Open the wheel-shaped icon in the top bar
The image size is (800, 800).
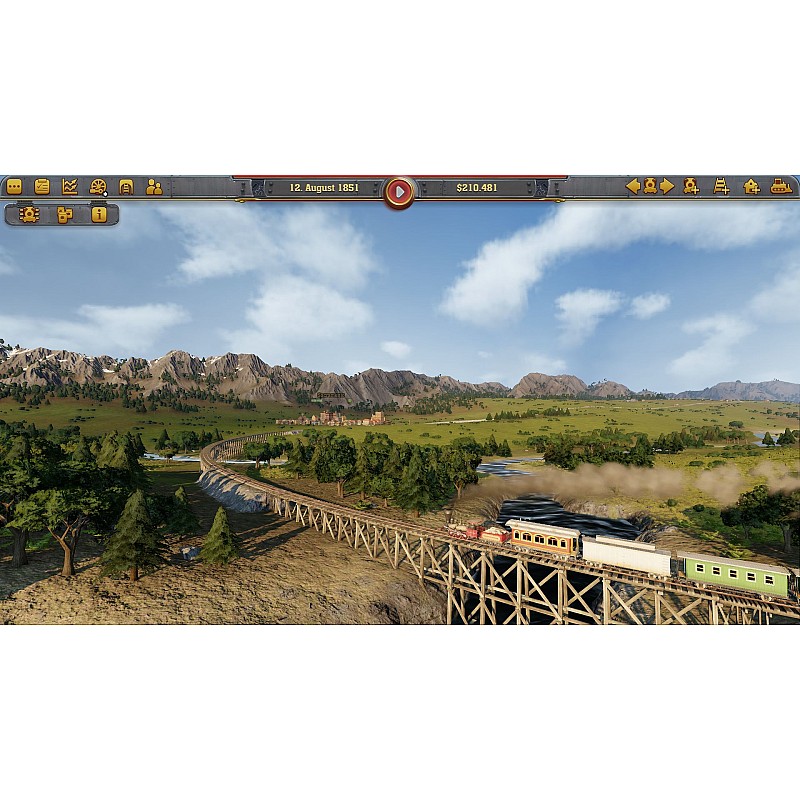coord(98,186)
